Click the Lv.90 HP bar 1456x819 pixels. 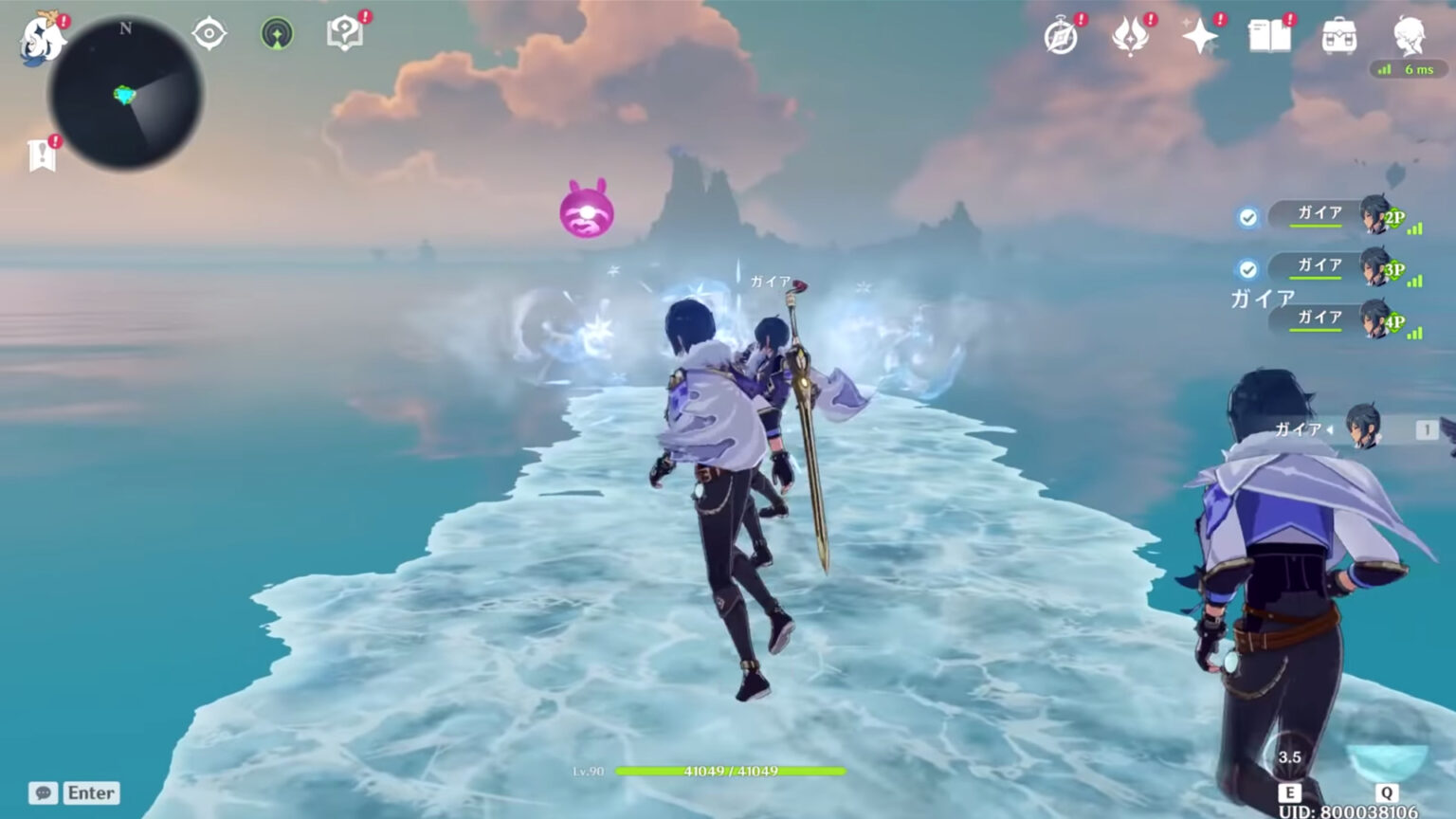click(x=730, y=773)
